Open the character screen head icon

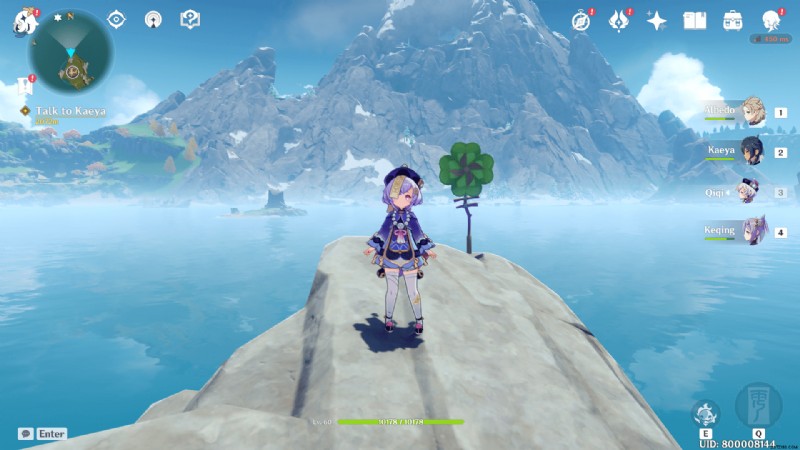tap(771, 21)
